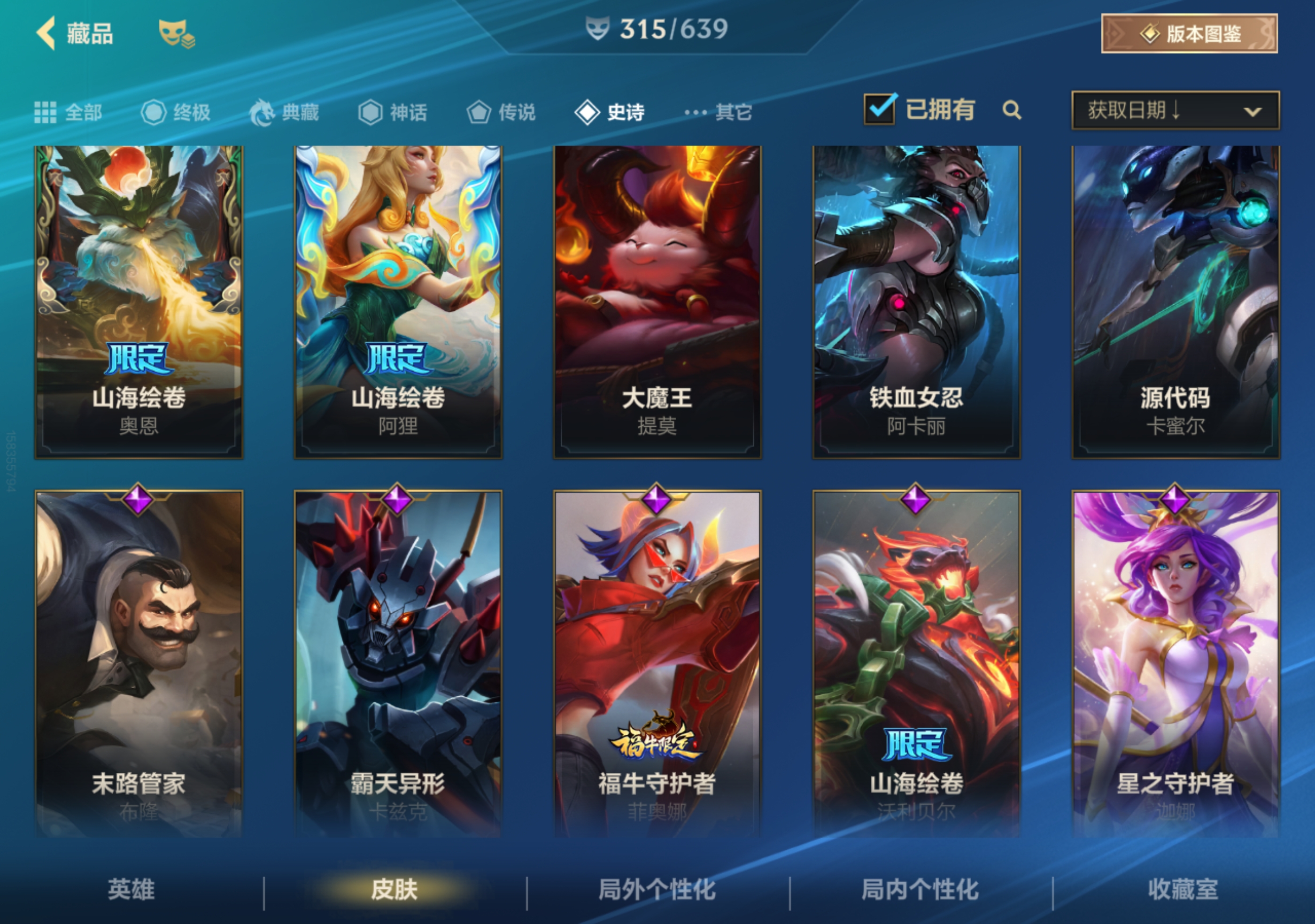
Task: Choose the 传说 rarity filter
Action: click(x=501, y=112)
